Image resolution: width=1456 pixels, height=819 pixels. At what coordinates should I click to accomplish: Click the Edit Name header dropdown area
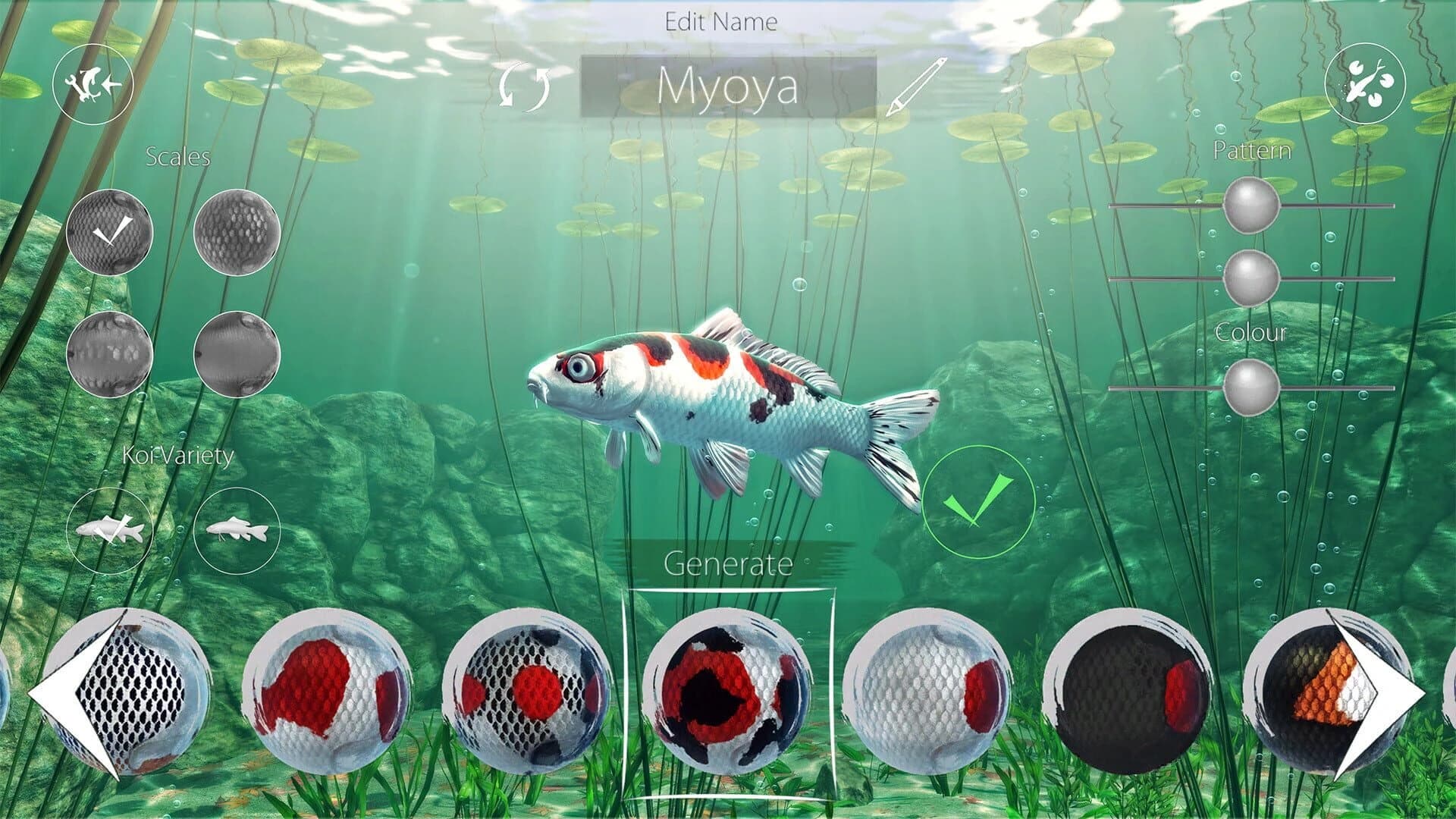(x=722, y=21)
